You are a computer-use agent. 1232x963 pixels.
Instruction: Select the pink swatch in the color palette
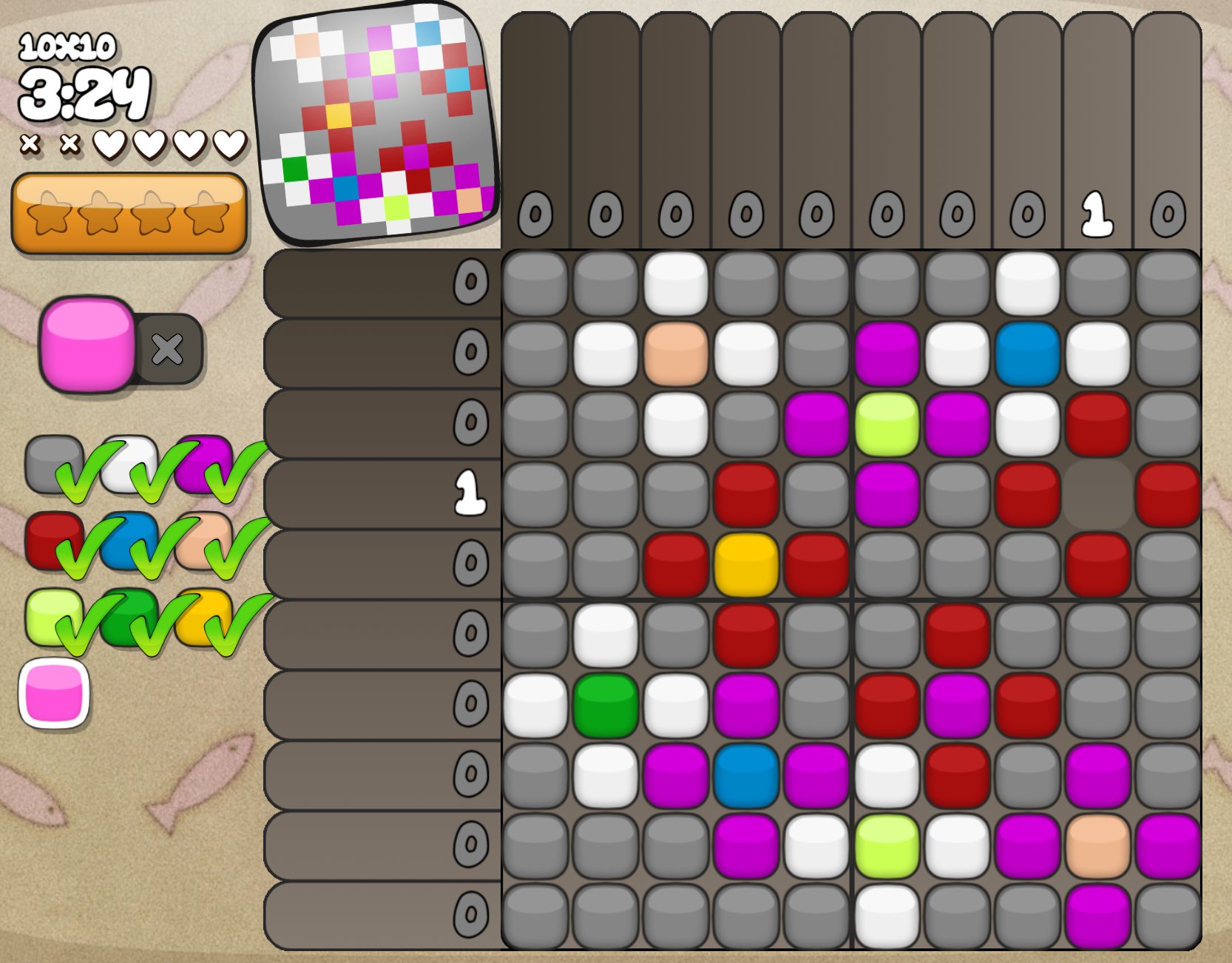click(54, 694)
